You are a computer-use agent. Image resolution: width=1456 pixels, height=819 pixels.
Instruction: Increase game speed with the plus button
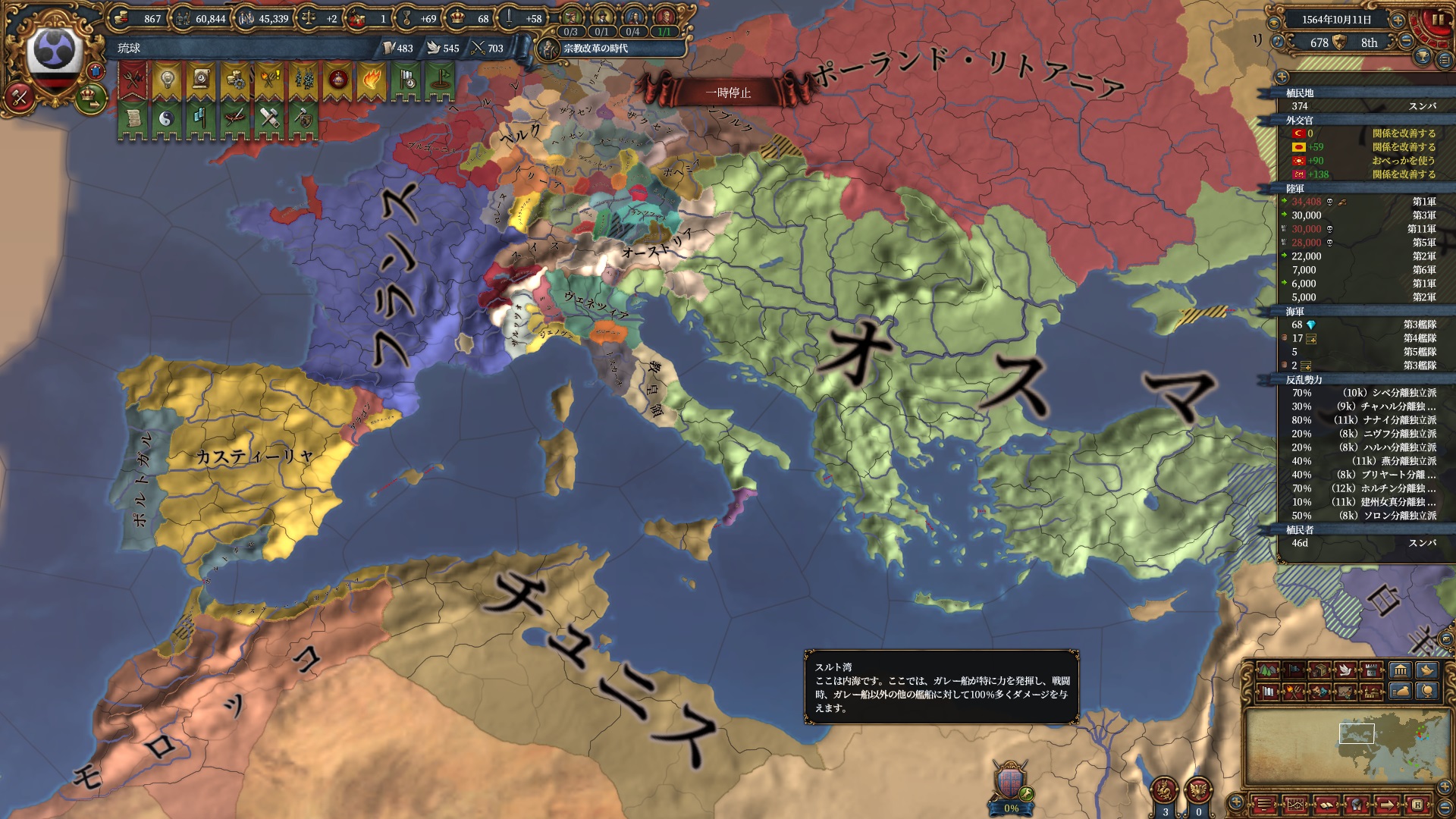tap(1398, 20)
